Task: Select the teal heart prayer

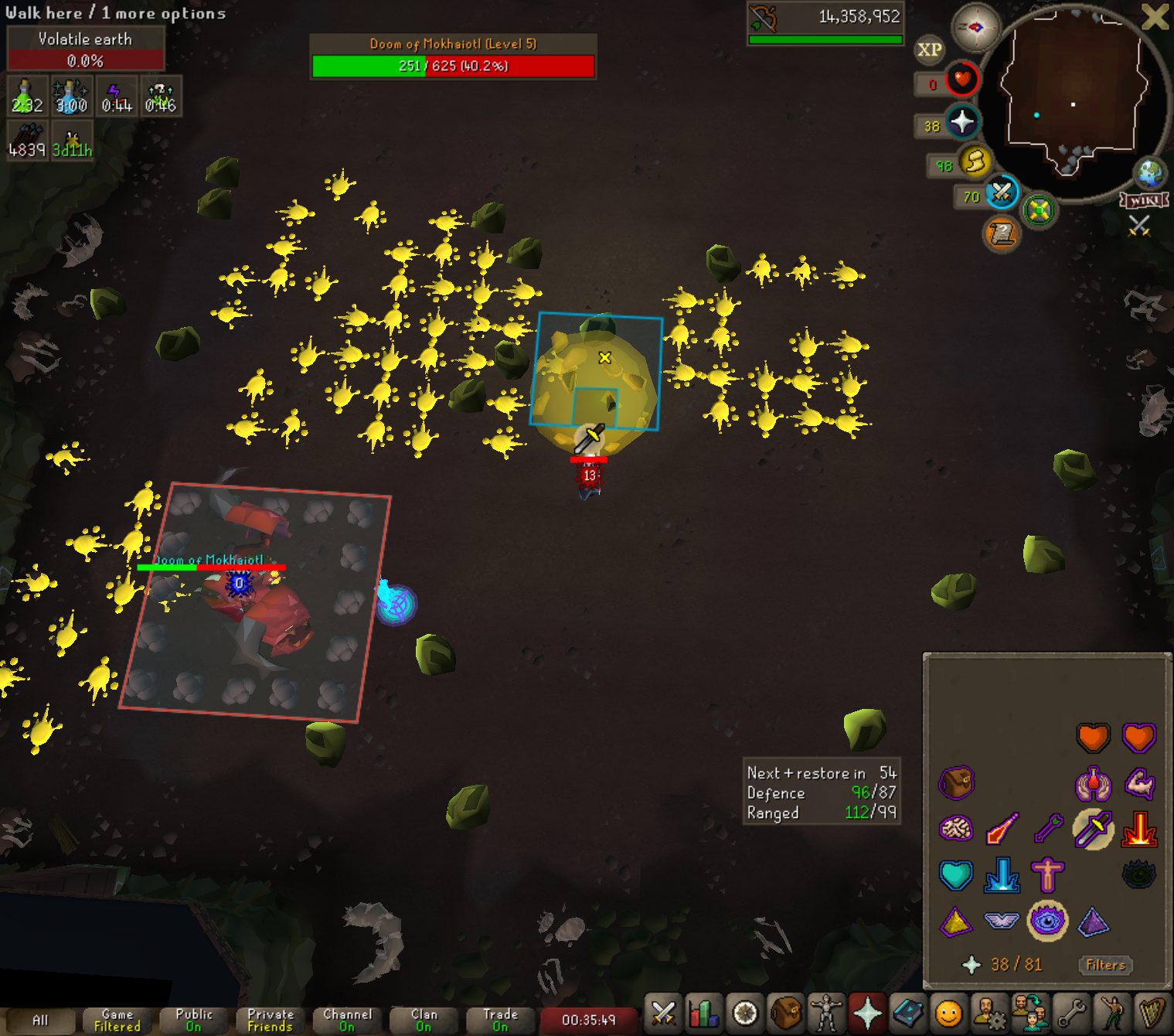Action: coord(956,875)
